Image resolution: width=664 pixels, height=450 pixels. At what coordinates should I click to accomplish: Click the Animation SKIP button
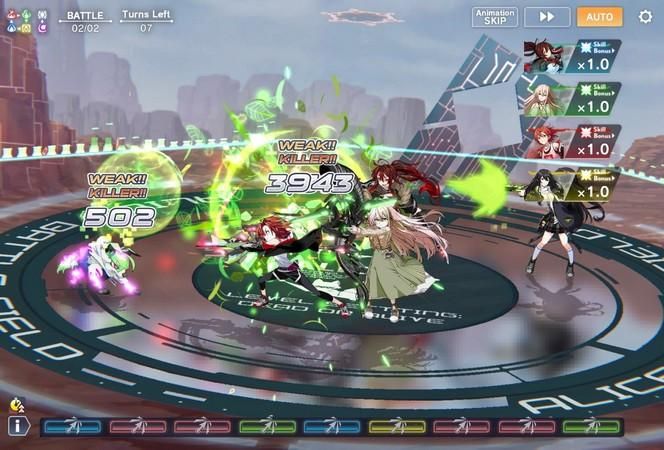pyautogui.click(x=495, y=17)
